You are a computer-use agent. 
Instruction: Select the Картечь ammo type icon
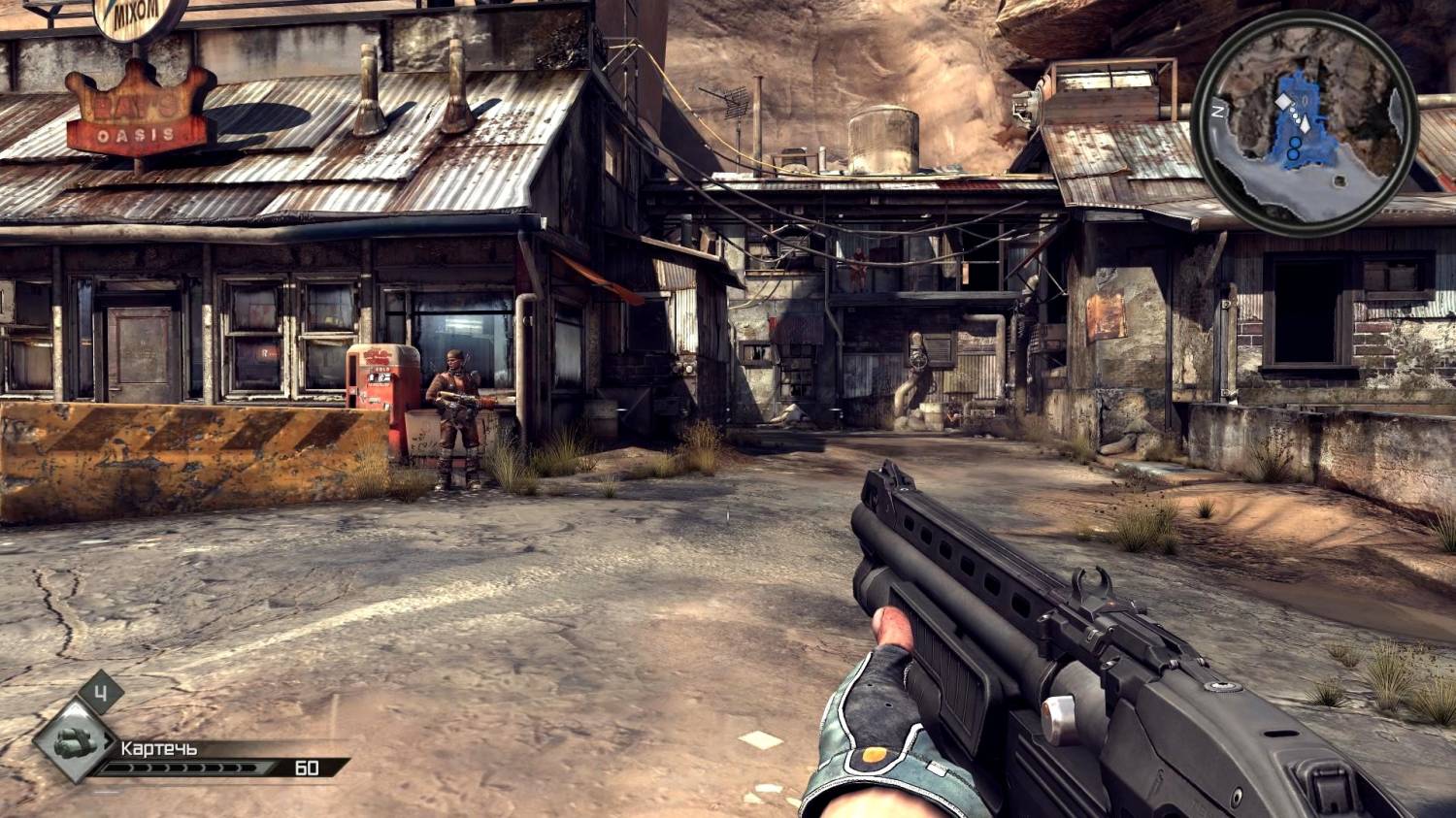[74, 742]
